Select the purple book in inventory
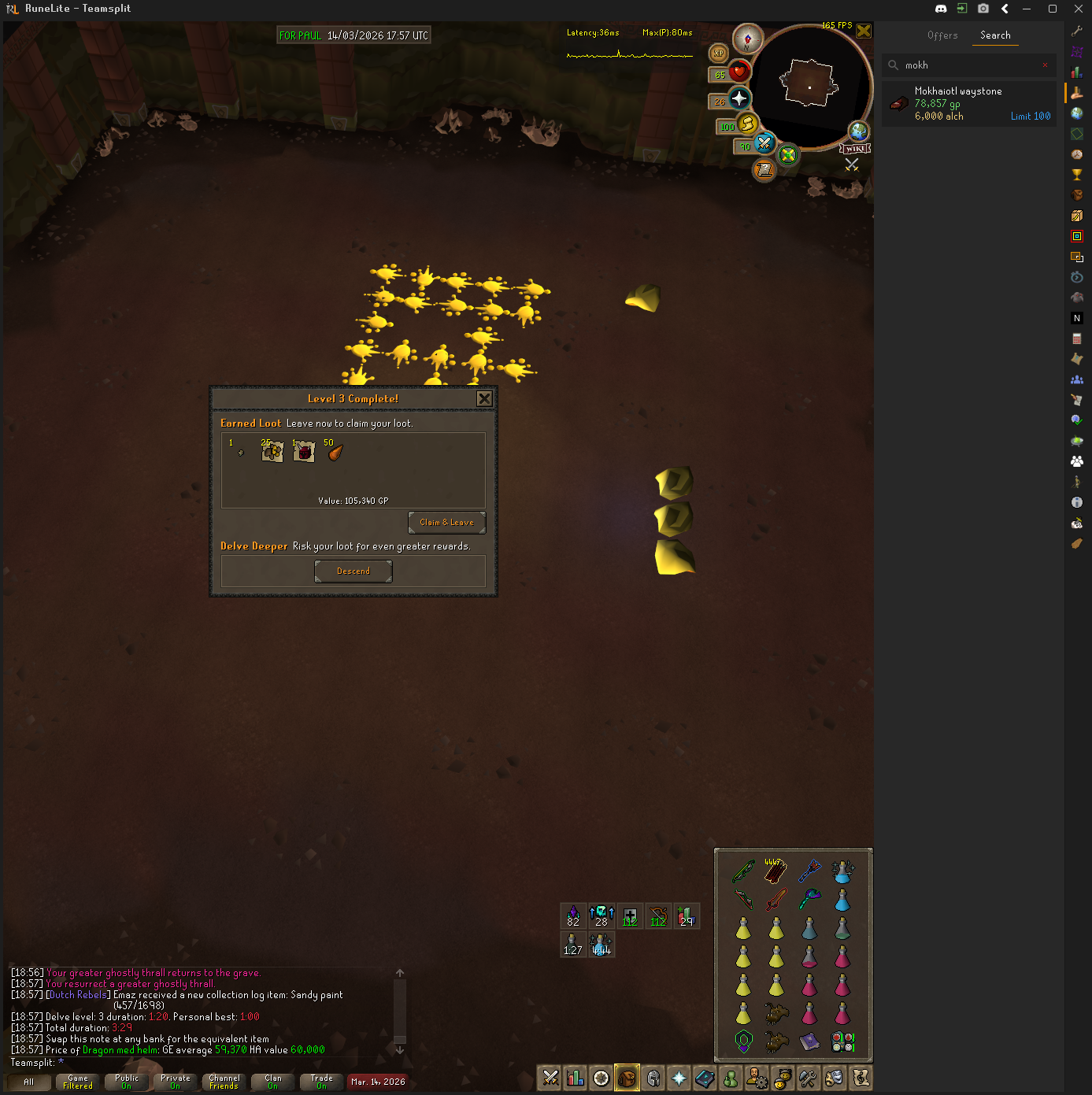 (809, 1041)
